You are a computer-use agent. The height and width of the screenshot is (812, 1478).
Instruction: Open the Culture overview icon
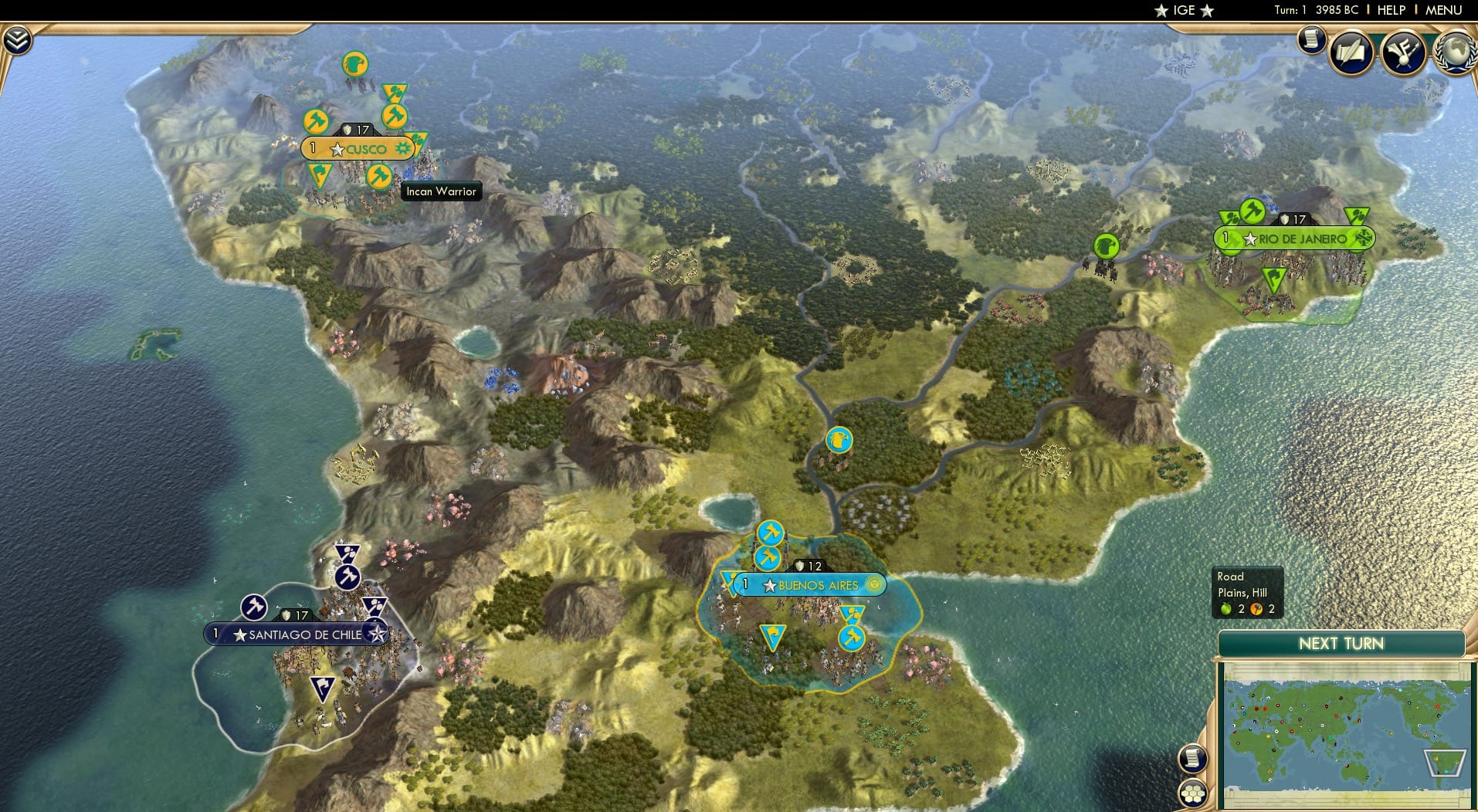(x=1404, y=50)
